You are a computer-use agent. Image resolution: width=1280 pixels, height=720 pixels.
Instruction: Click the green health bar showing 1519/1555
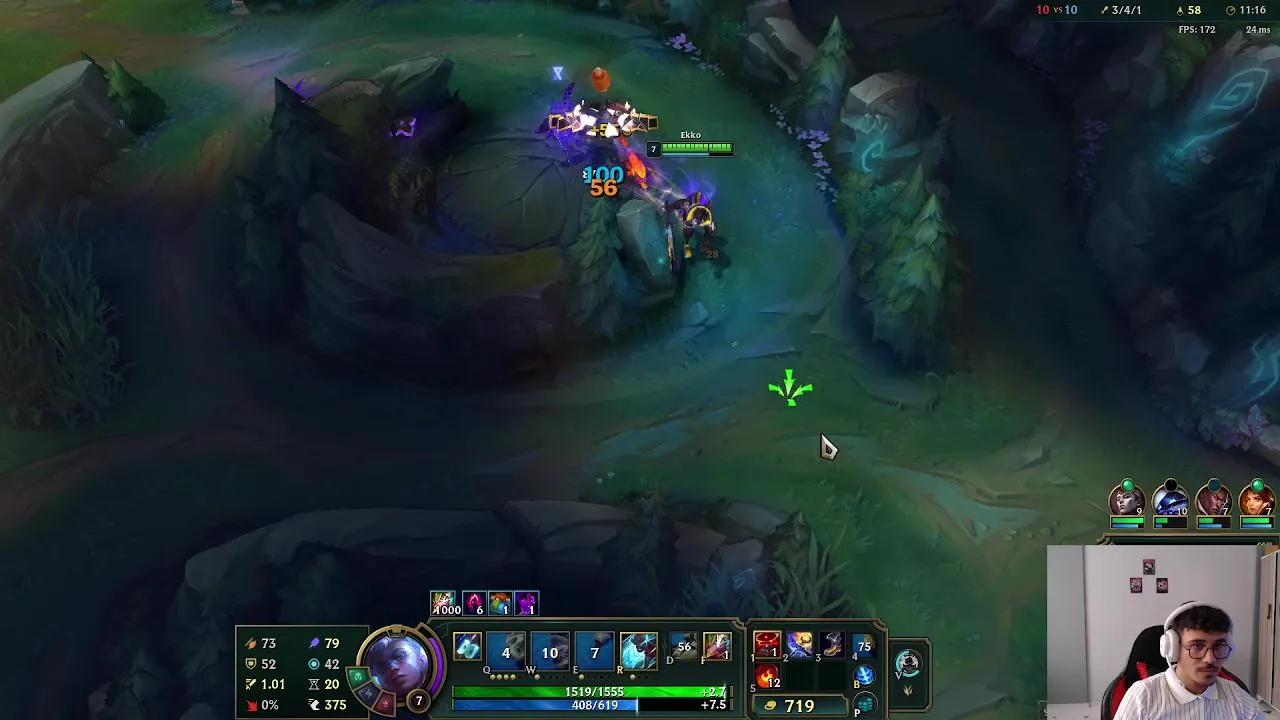tap(595, 690)
